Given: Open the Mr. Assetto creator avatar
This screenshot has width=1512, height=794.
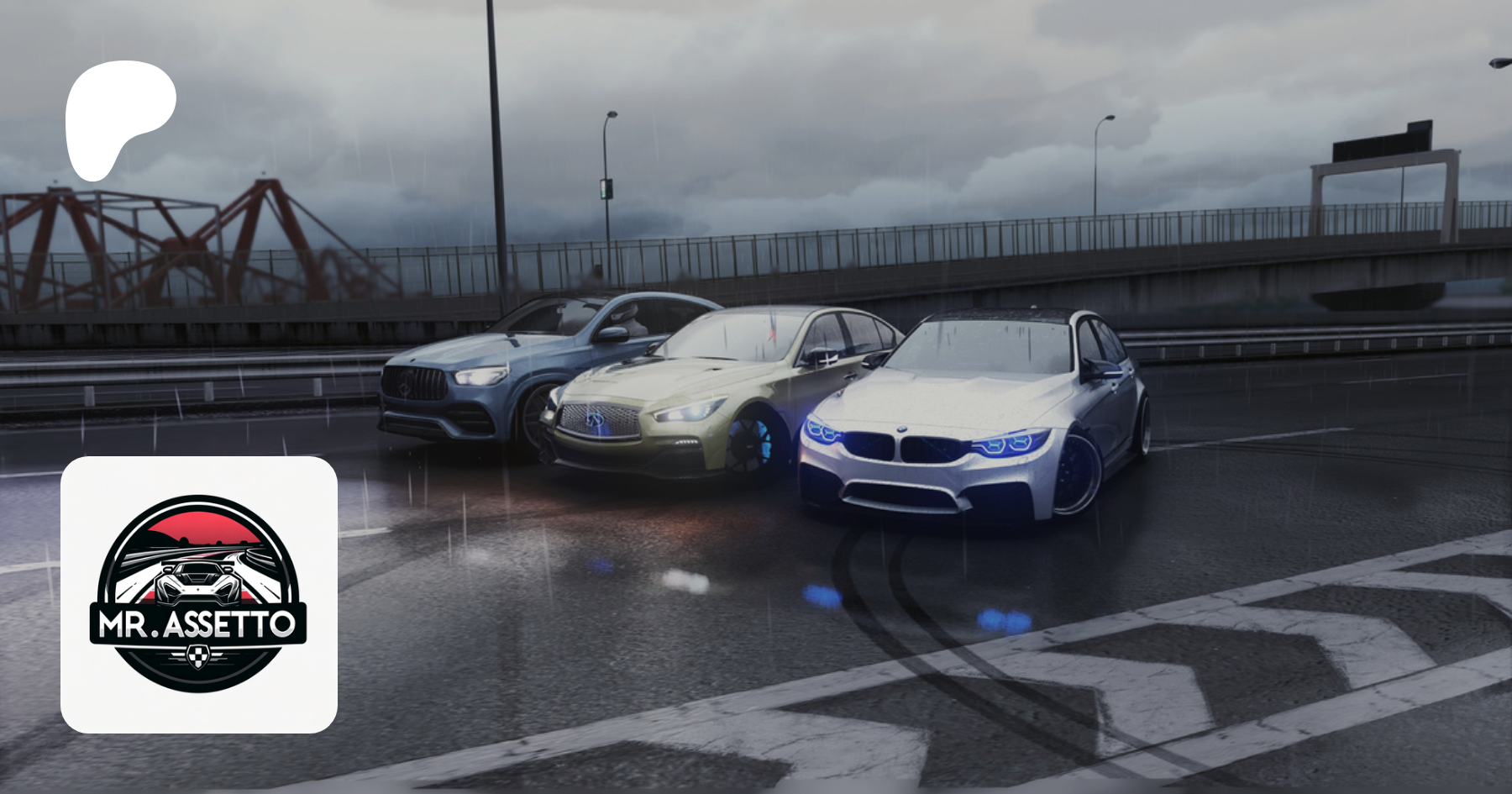Looking at the screenshot, I should tap(199, 595).
